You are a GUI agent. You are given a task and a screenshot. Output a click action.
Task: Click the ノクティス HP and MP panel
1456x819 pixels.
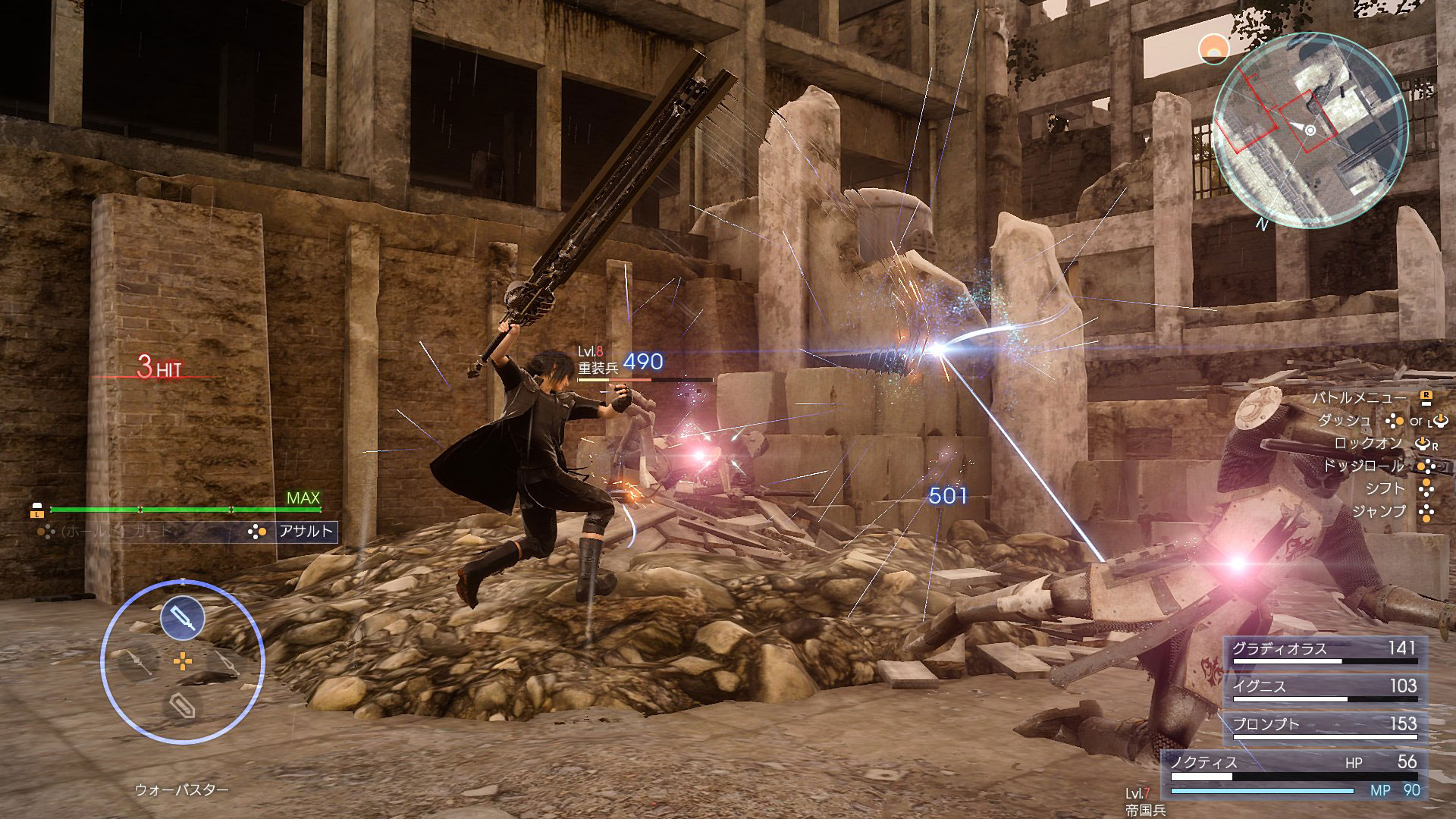coord(1294,775)
